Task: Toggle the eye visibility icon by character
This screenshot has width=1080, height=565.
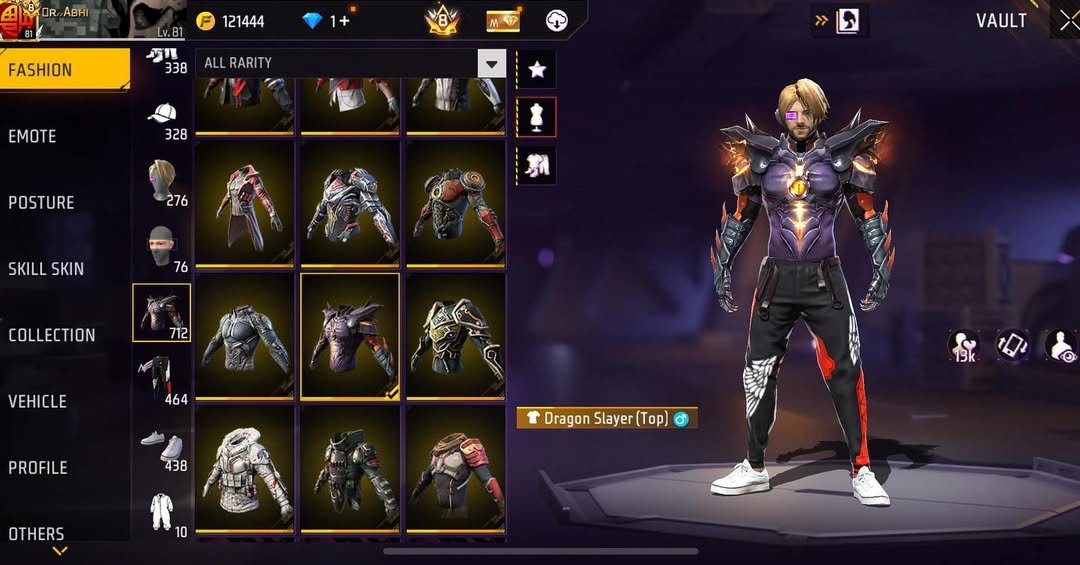Action: 1062,346
